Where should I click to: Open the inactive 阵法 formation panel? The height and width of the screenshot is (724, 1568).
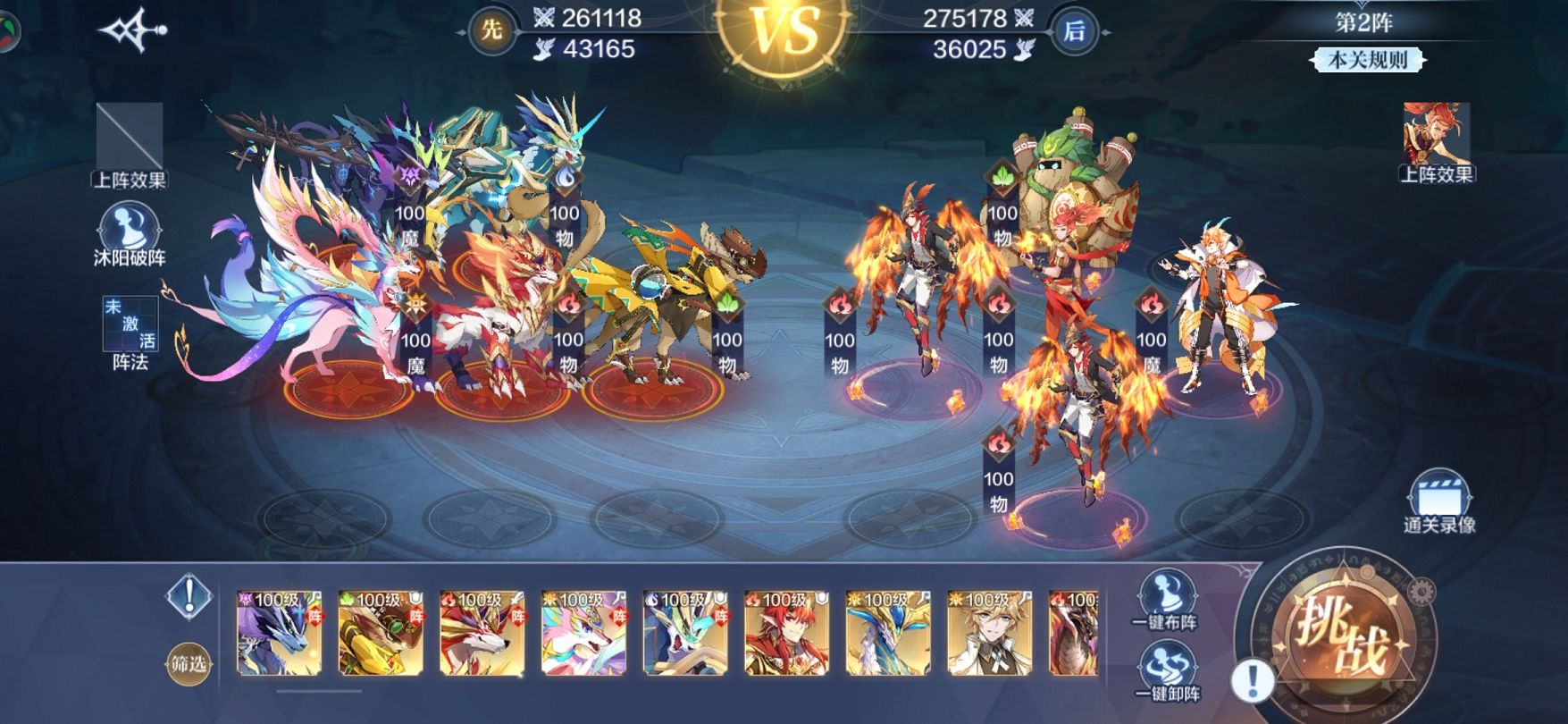[130, 331]
